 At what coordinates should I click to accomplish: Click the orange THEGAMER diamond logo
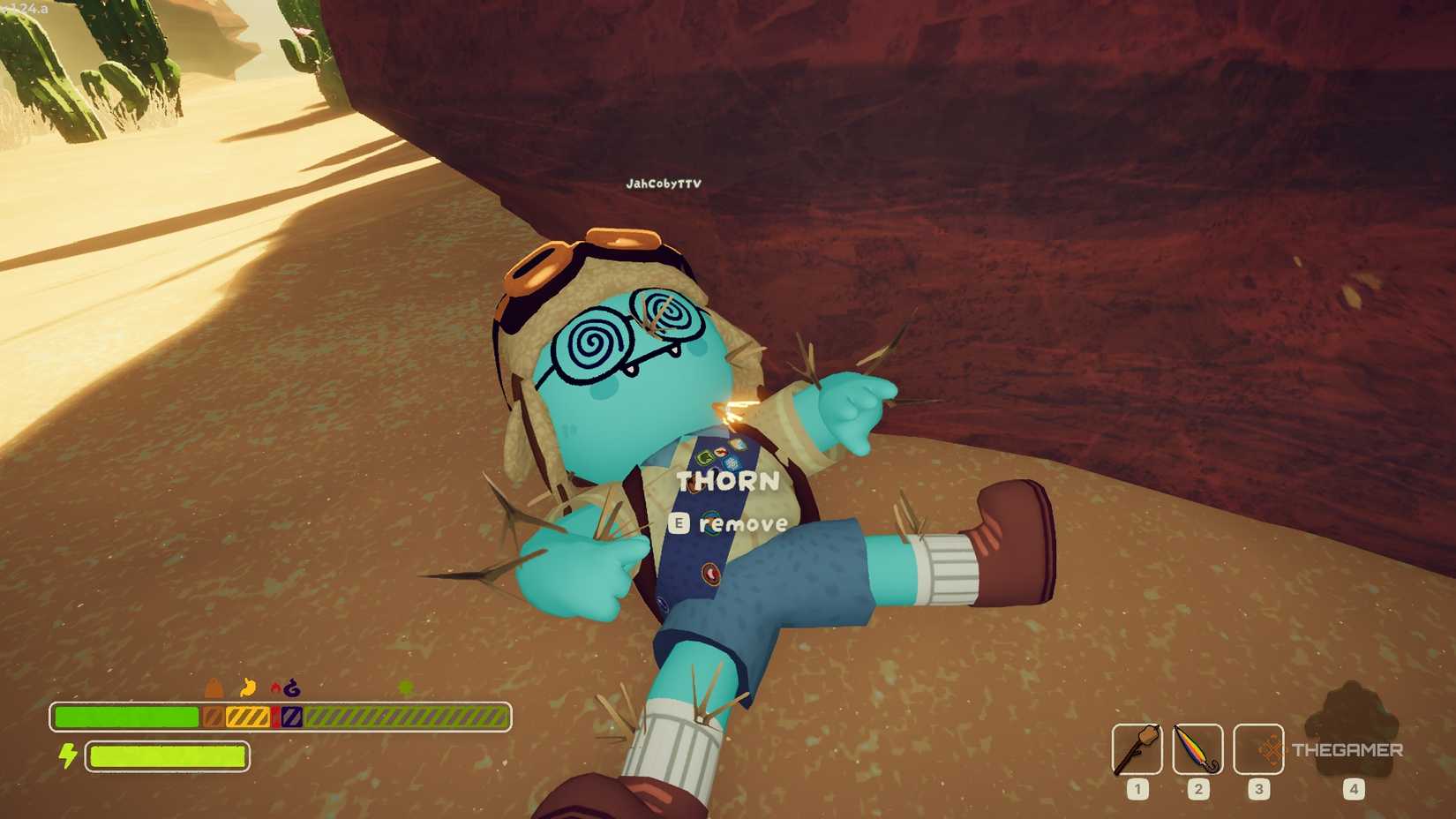click(1271, 750)
